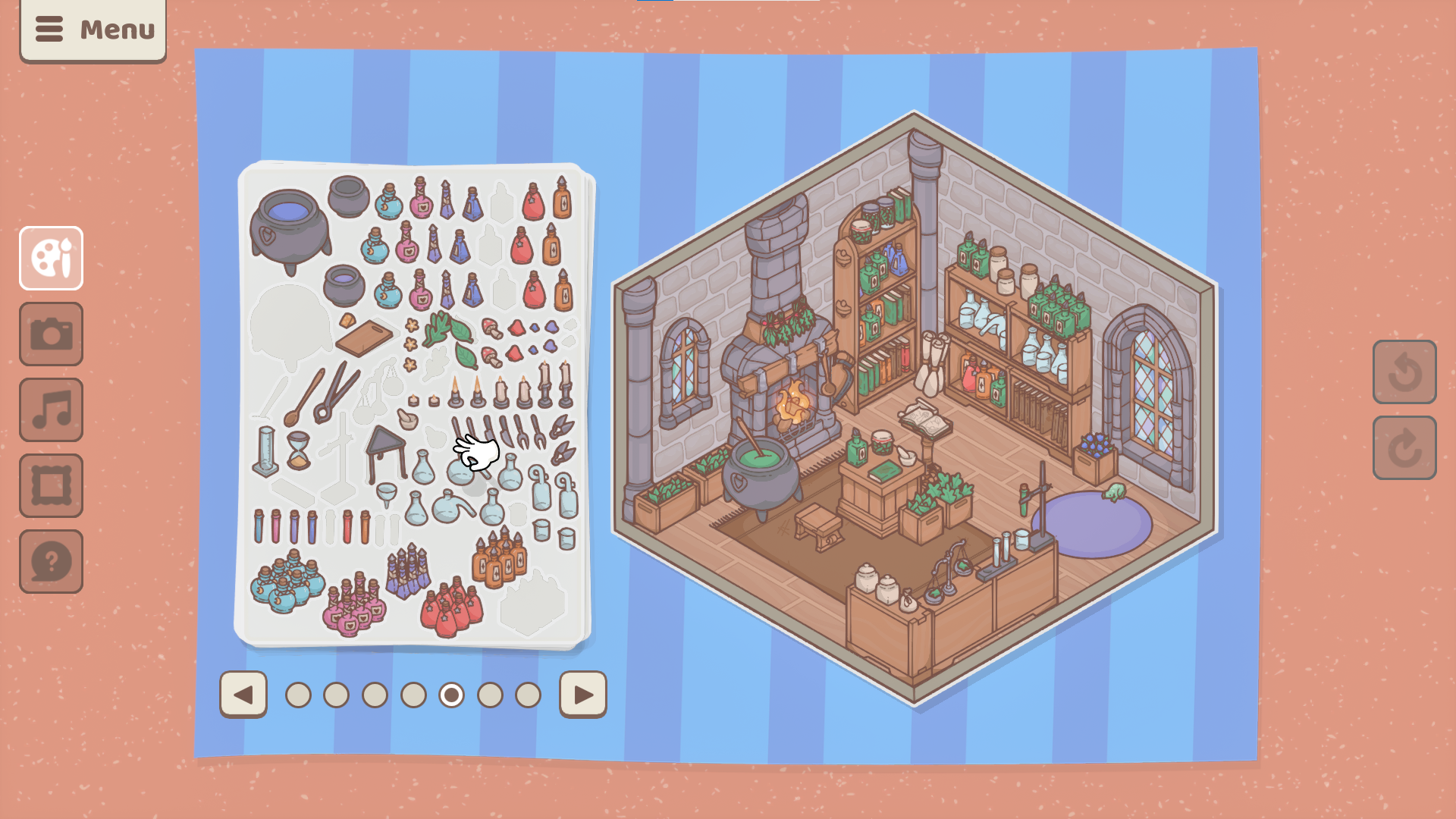Screen dimensions: 1456x819
Task: Open the frame selection tool
Action: click(x=51, y=485)
